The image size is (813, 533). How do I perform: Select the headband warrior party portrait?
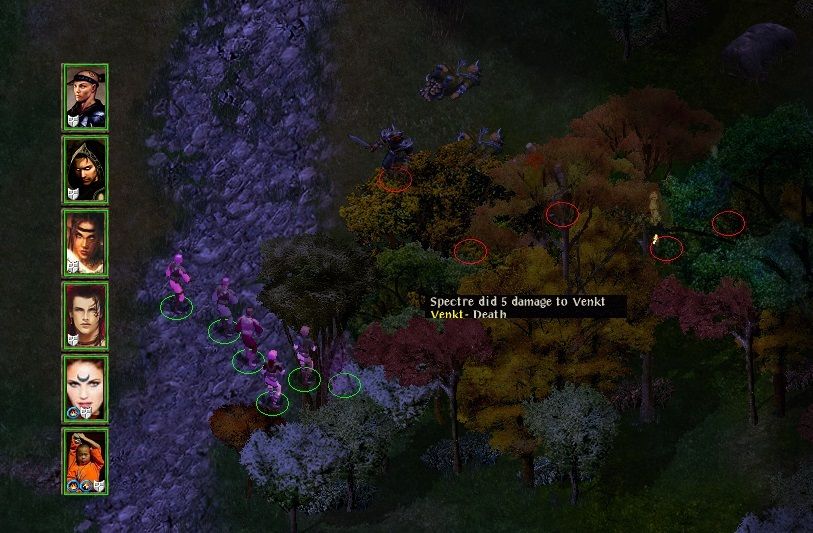[85, 97]
